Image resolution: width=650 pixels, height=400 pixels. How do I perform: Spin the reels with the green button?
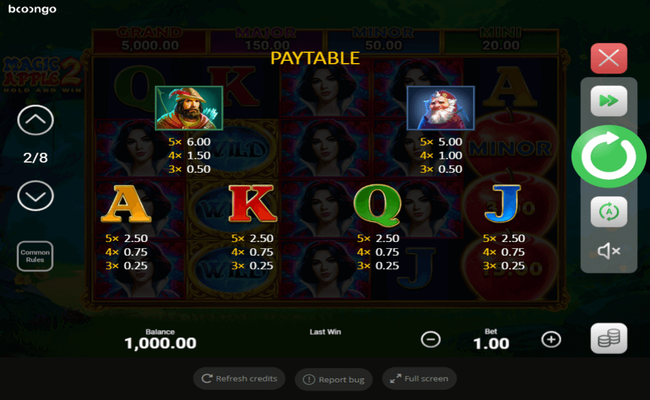[608, 156]
